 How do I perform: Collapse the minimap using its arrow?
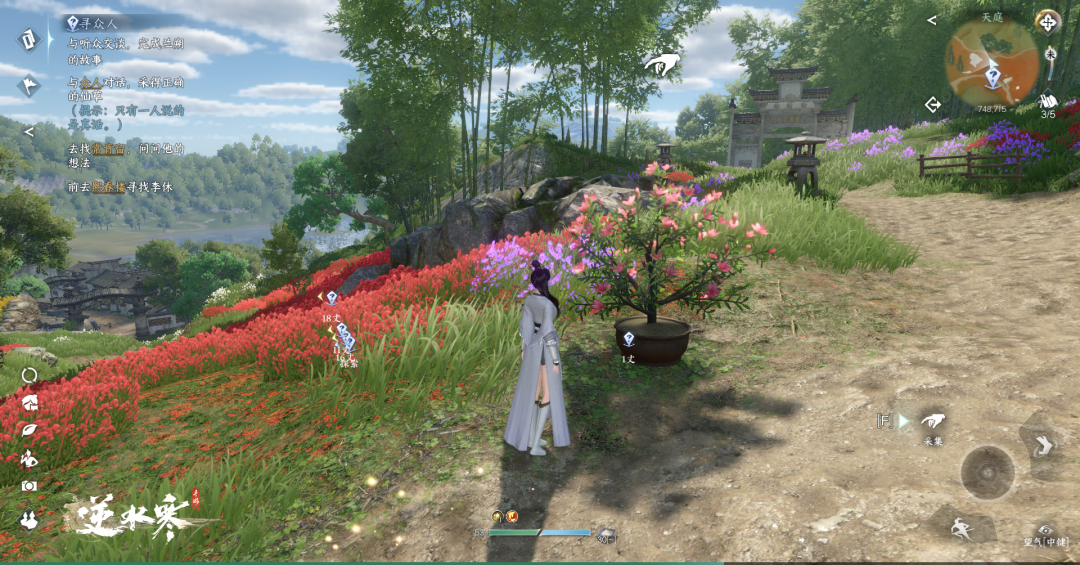[932, 20]
